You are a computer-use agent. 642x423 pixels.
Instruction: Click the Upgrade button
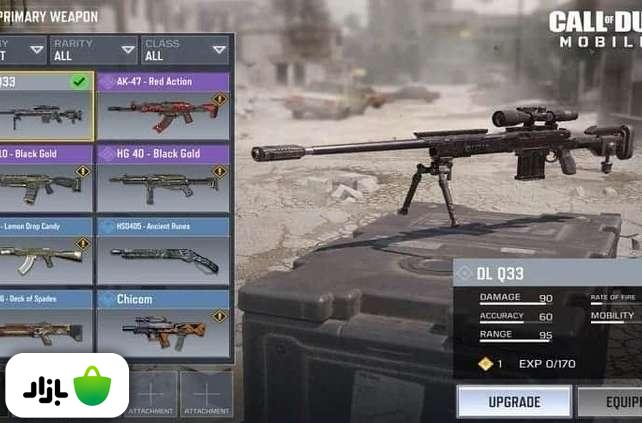click(514, 402)
